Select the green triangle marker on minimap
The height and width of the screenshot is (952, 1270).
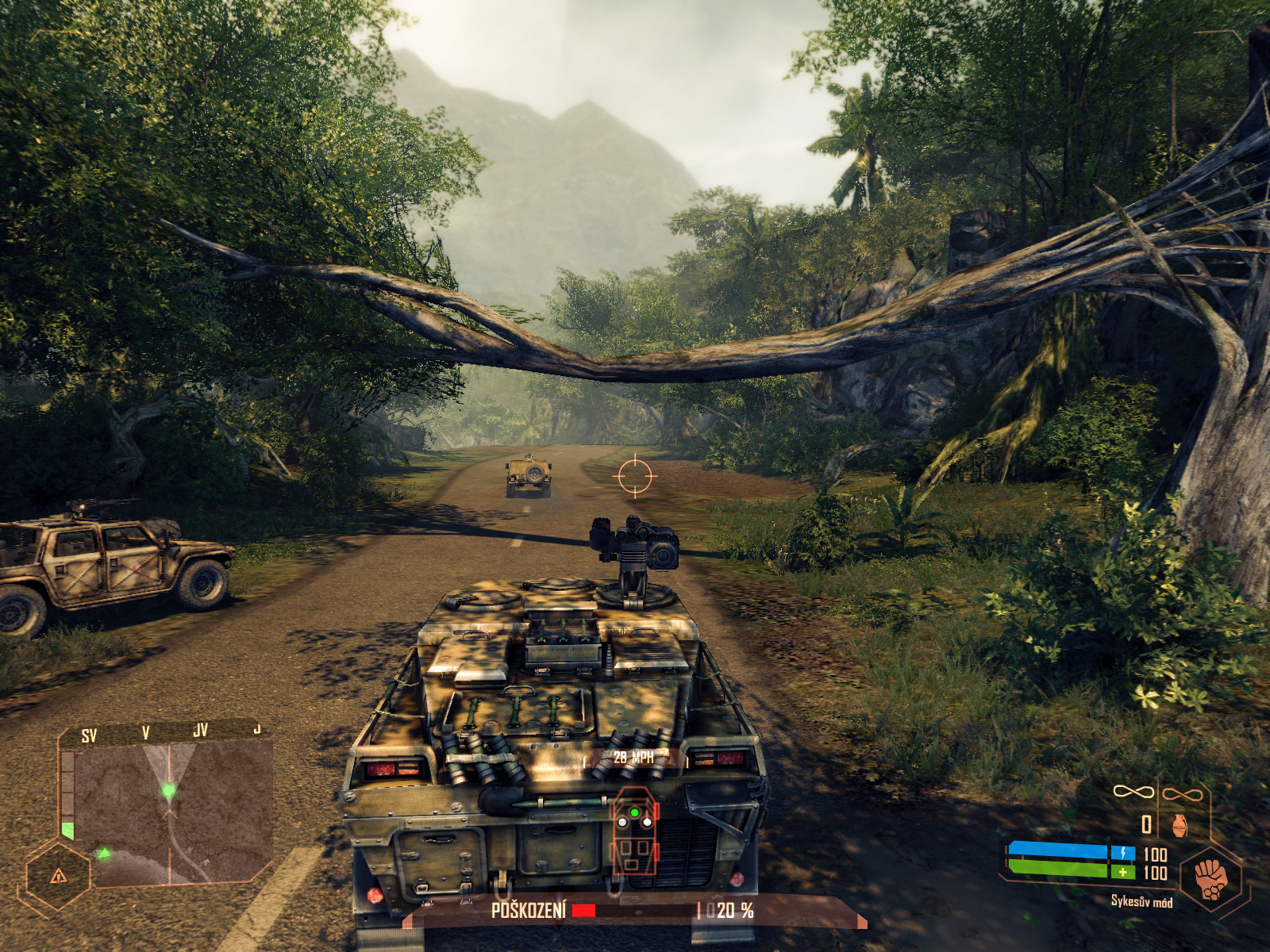tap(104, 854)
